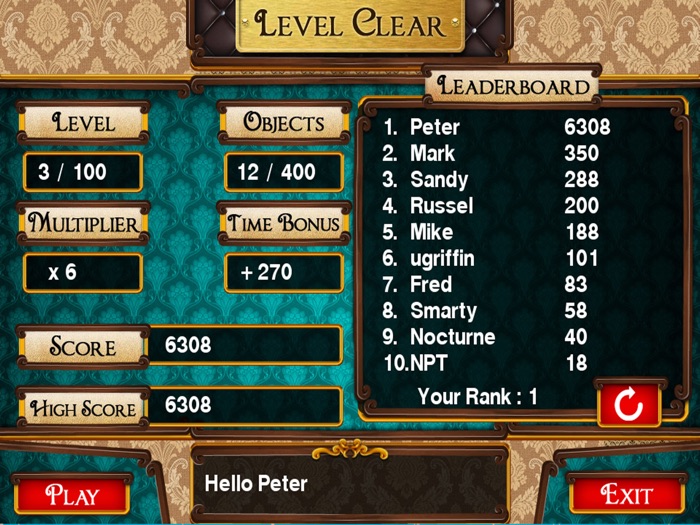This screenshot has width=700, height=525.
Task: Choose Sandy in the leaderboard list
Action: (497, 180)
